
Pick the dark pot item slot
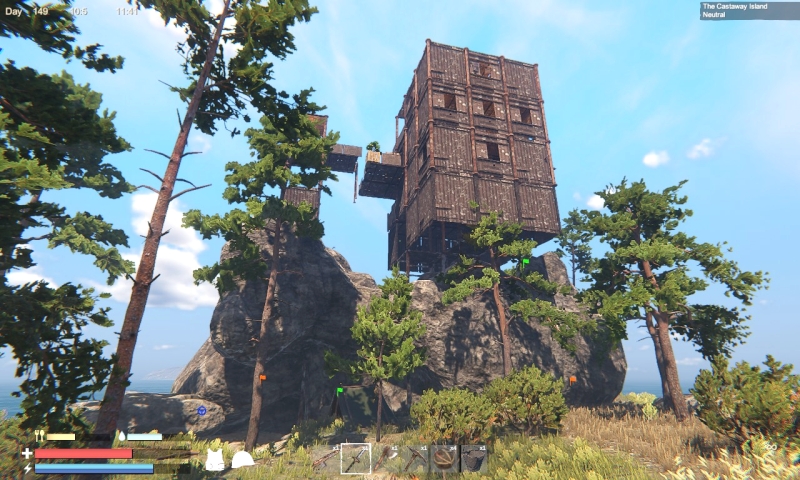click(474, 459)
